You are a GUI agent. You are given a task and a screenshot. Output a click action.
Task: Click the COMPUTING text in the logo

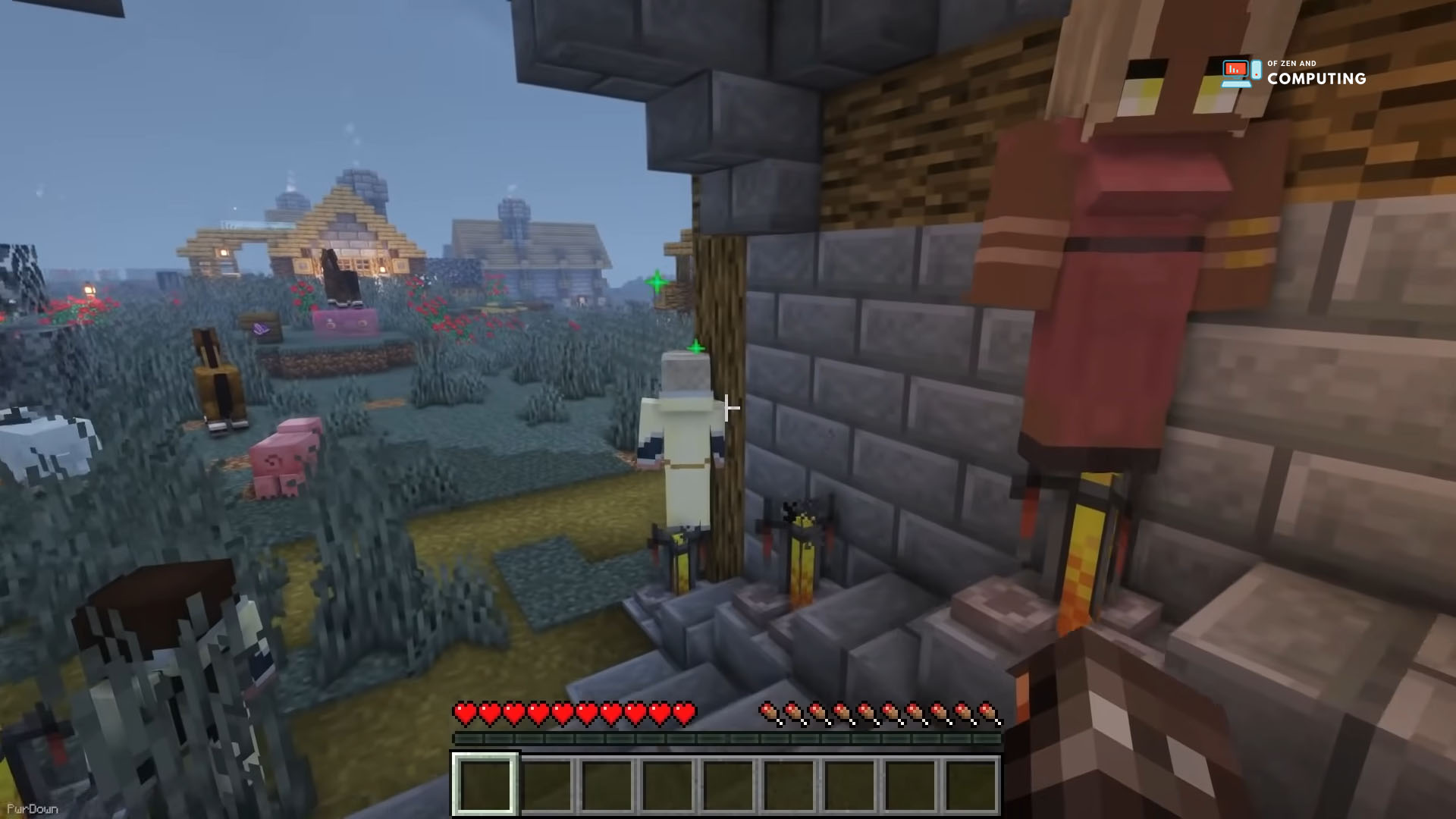[x=1317, y=78]
